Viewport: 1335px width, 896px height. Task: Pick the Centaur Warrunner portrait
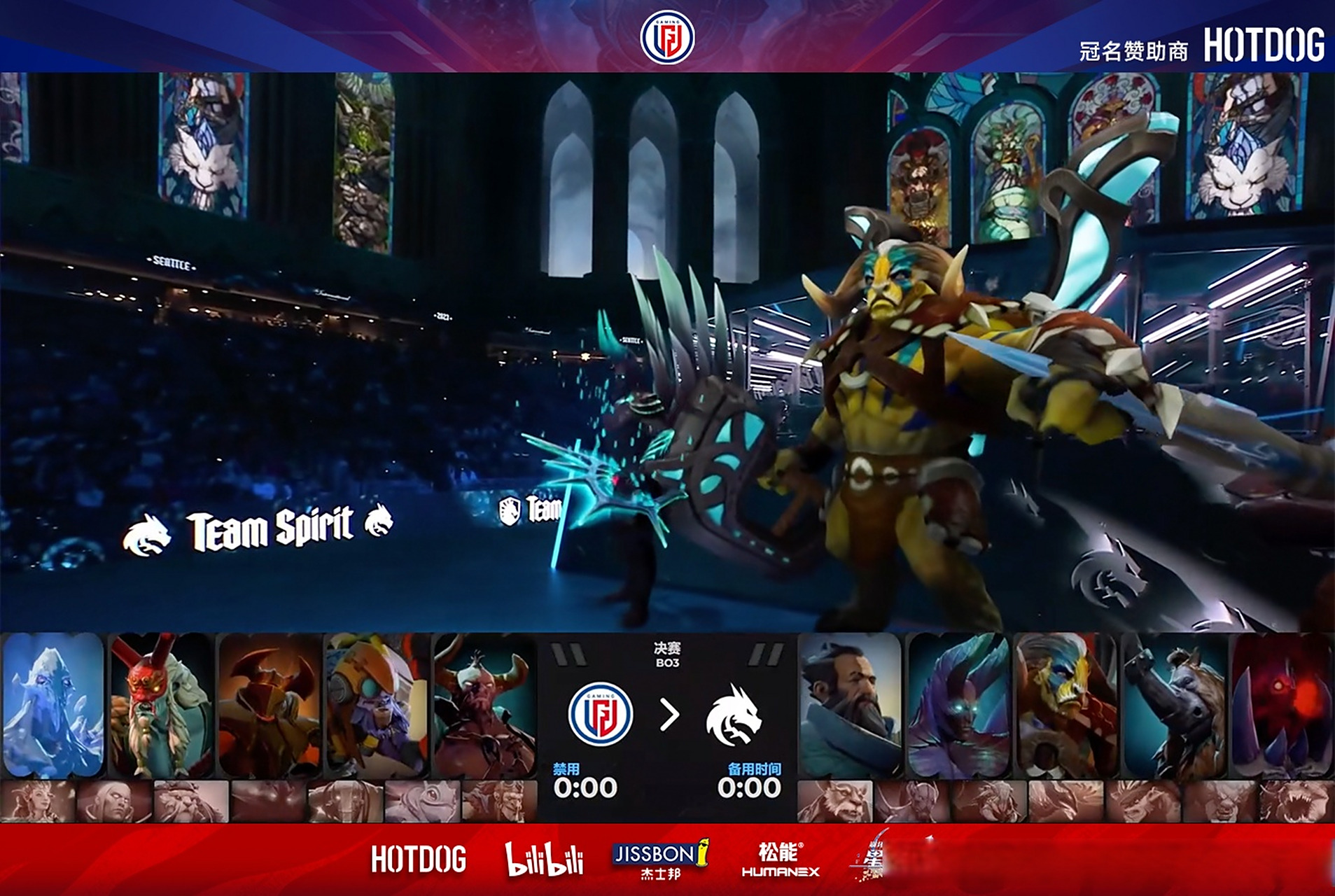pyautogui.click(x=484, y=705)
